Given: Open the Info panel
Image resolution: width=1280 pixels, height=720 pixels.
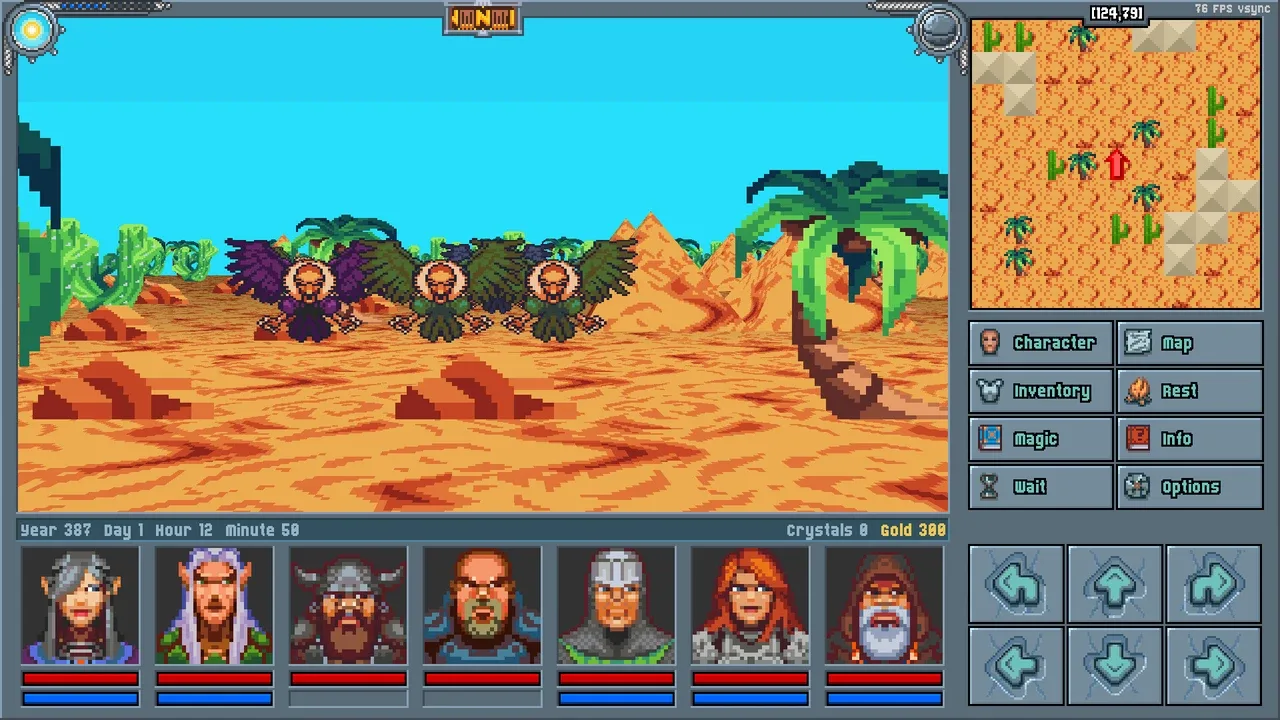Looking at the screenshot, I should click(1189, 439).
